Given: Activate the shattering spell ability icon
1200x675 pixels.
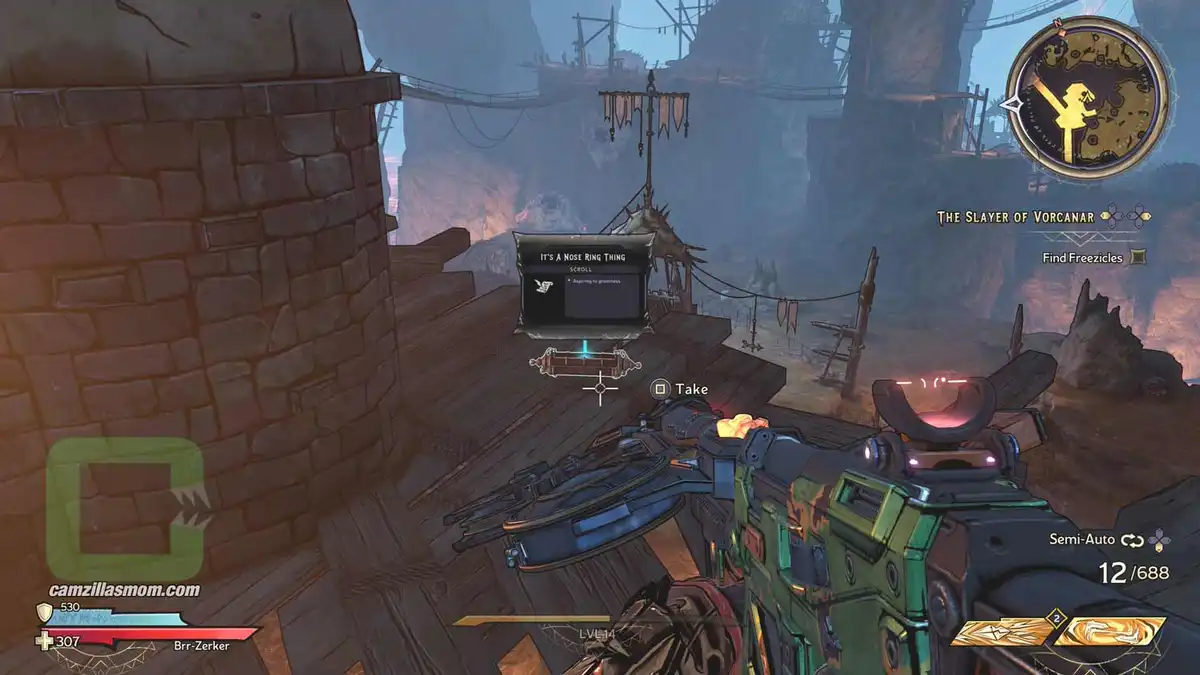Looking at the screenshot, I should pos(1000,631).
